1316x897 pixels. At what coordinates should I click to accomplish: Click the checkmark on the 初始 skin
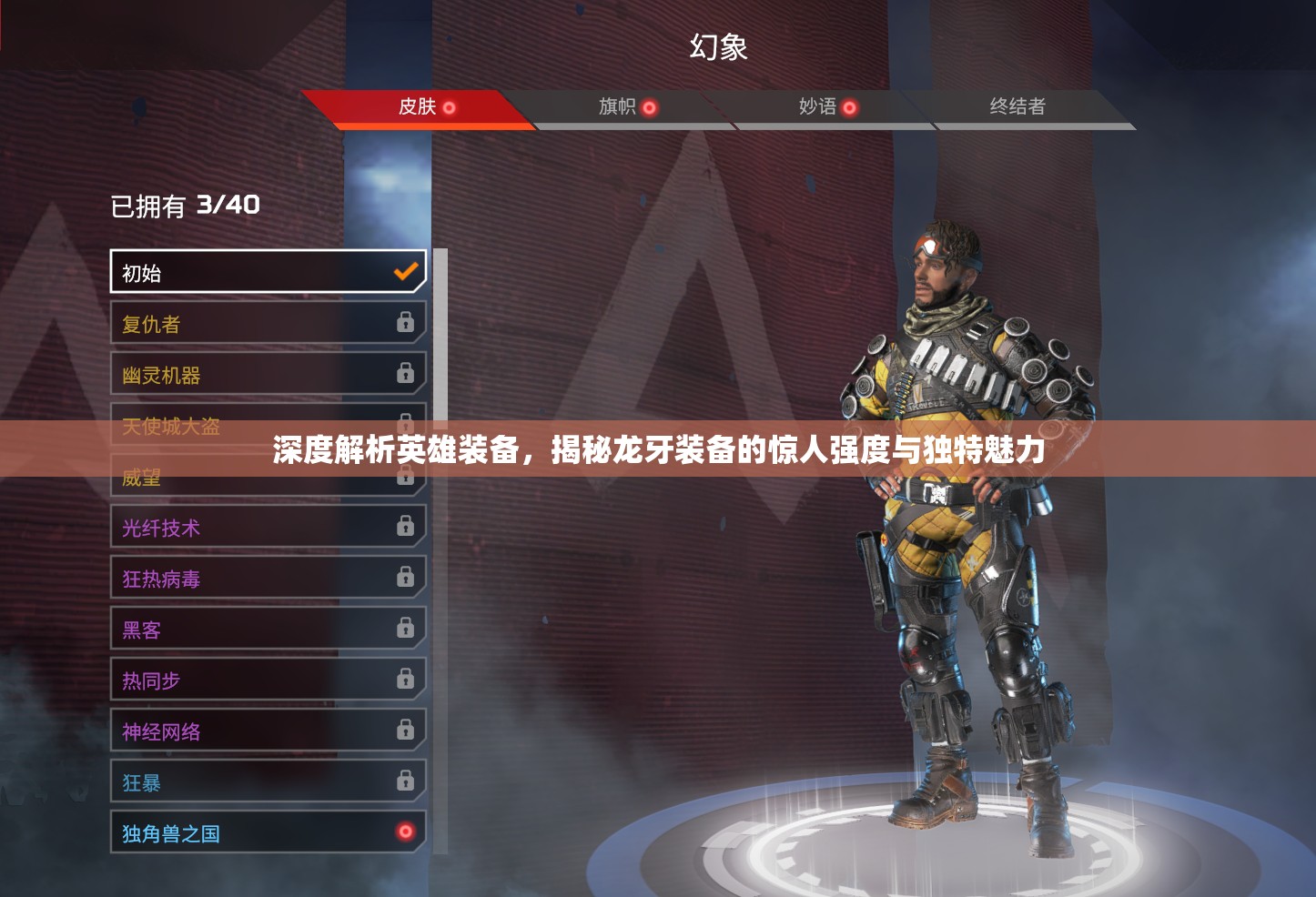click(405, 271)
